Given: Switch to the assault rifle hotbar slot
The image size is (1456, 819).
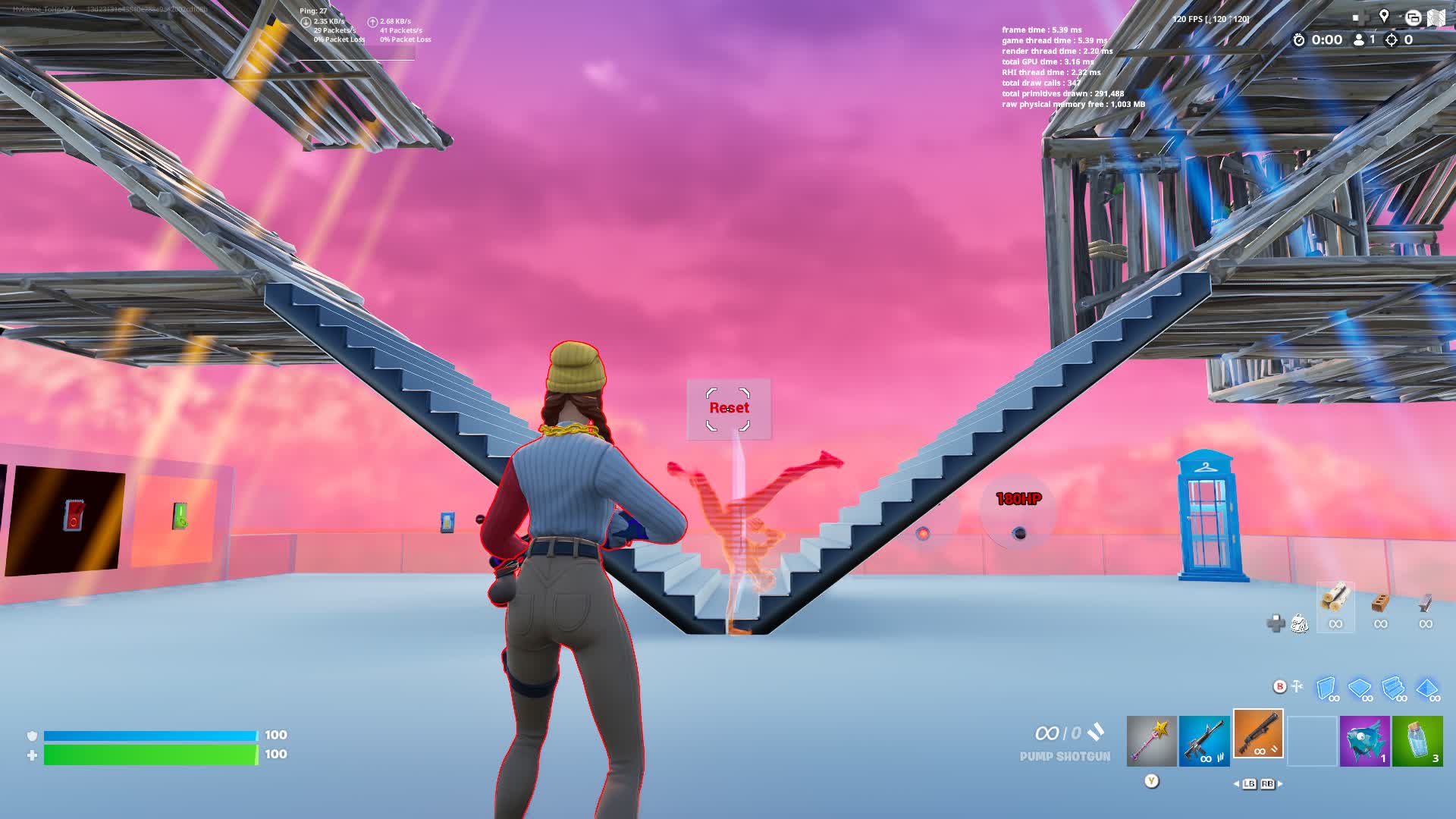Looking at the screenshot, I should pyautogui.click(x=1204, y=739).
